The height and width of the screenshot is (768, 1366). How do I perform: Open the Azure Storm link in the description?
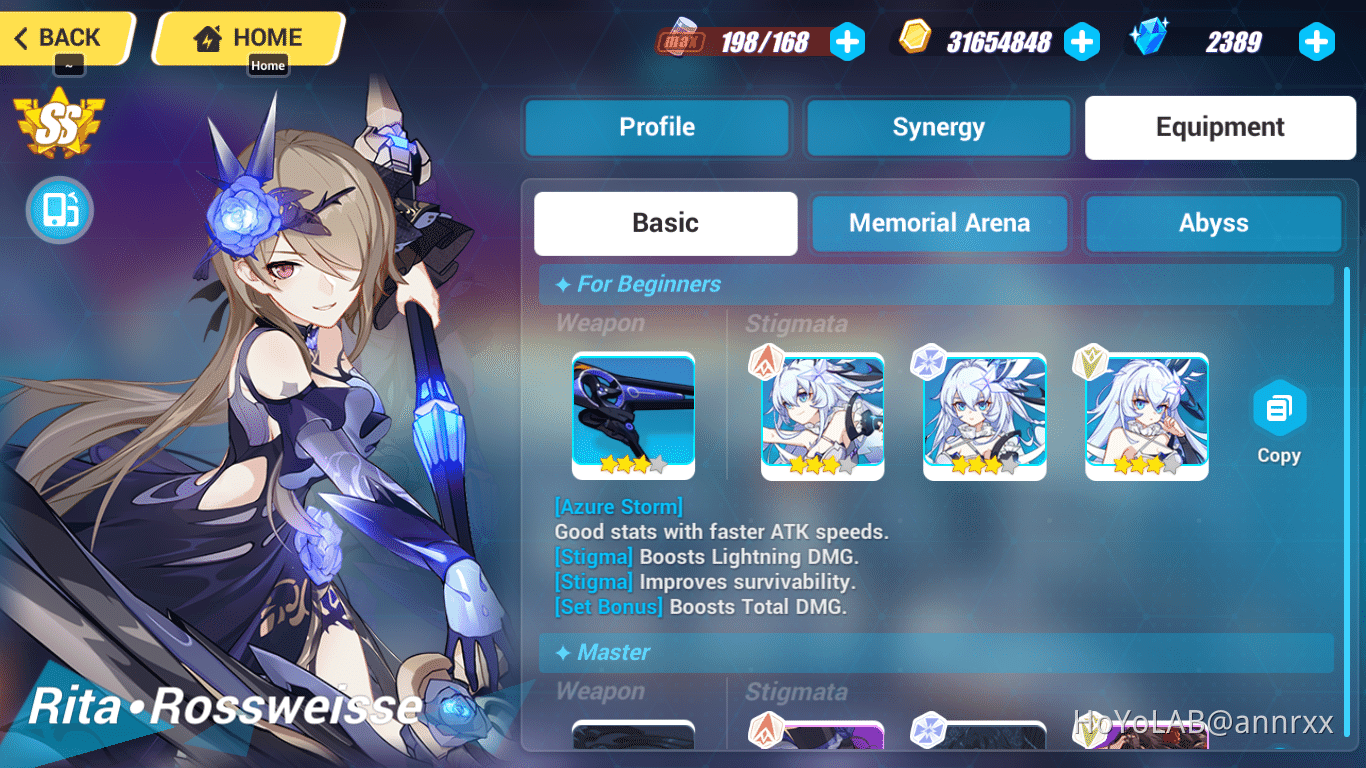[618, 506]
